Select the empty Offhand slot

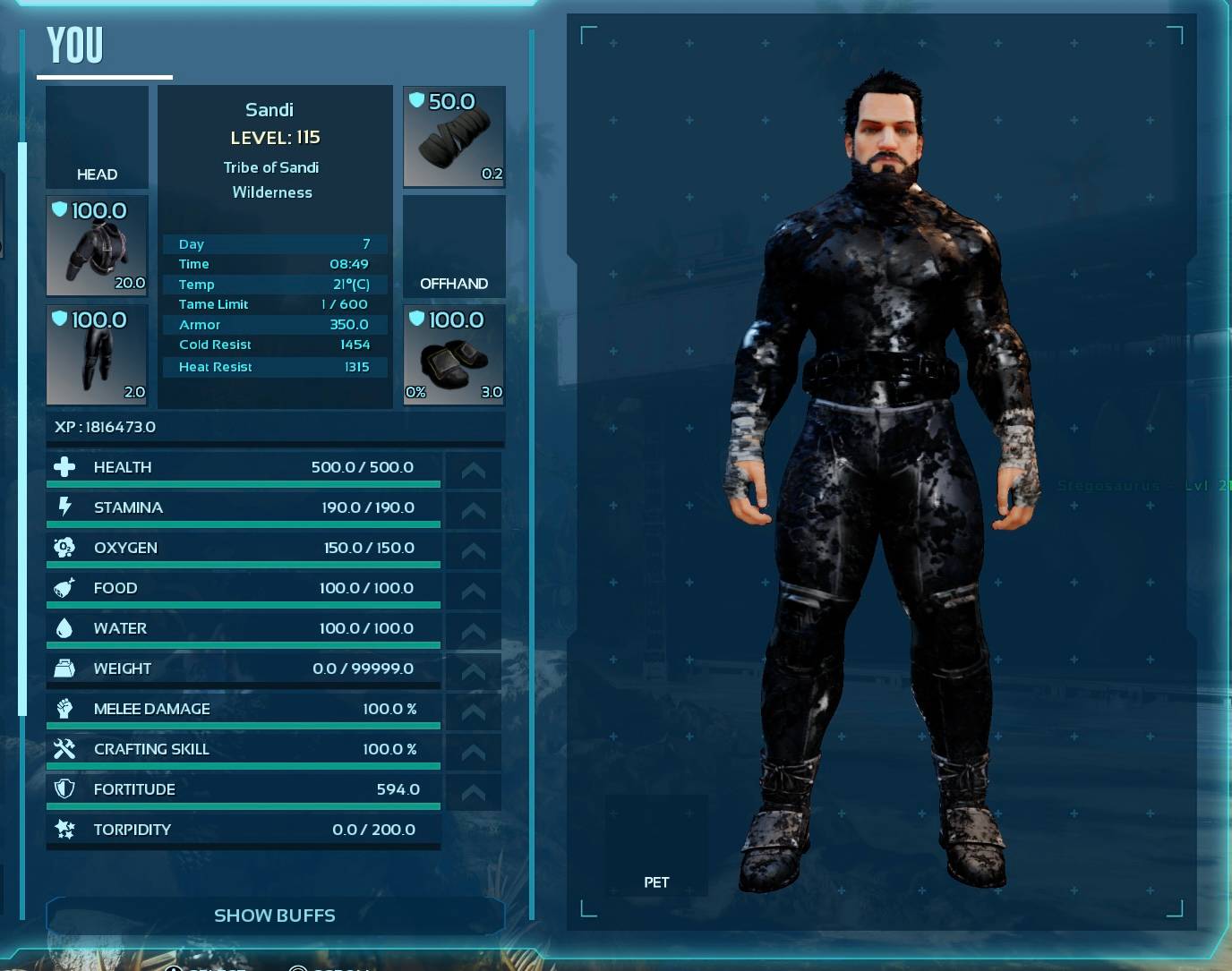(454, 246)
